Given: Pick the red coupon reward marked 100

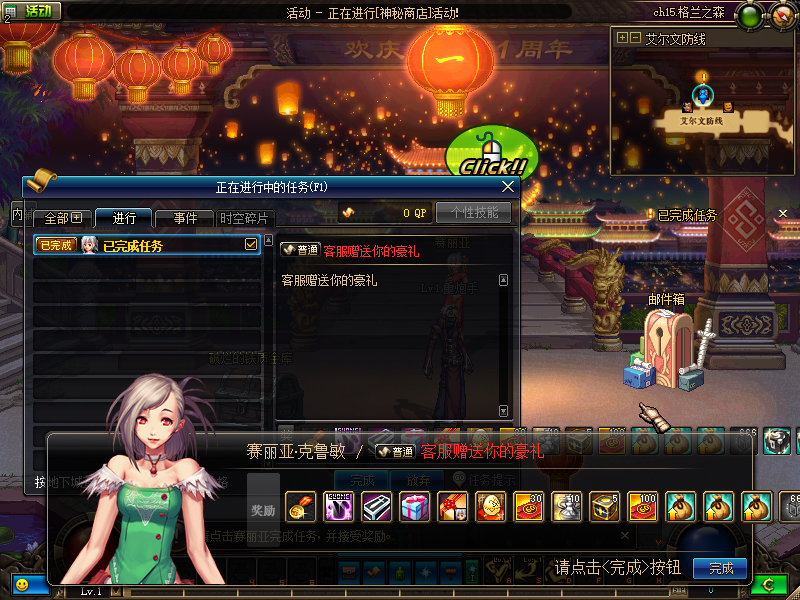Looking at the screenshot, I should 641,507.
